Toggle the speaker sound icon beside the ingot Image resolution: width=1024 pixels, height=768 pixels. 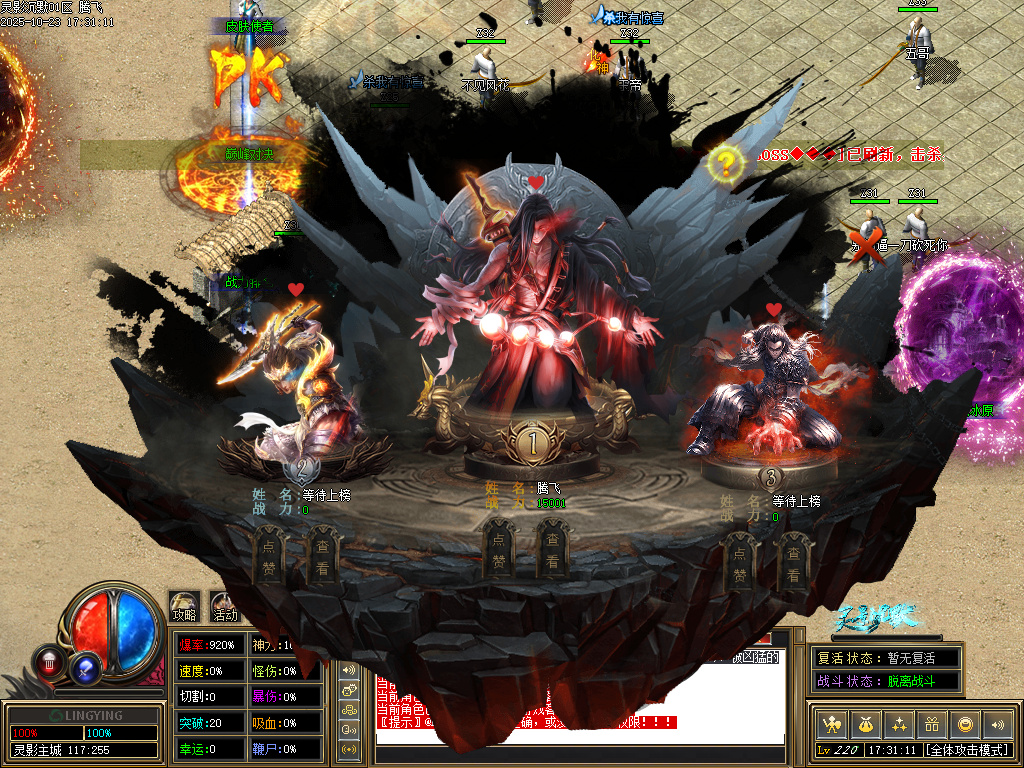(x=997, y=724)
